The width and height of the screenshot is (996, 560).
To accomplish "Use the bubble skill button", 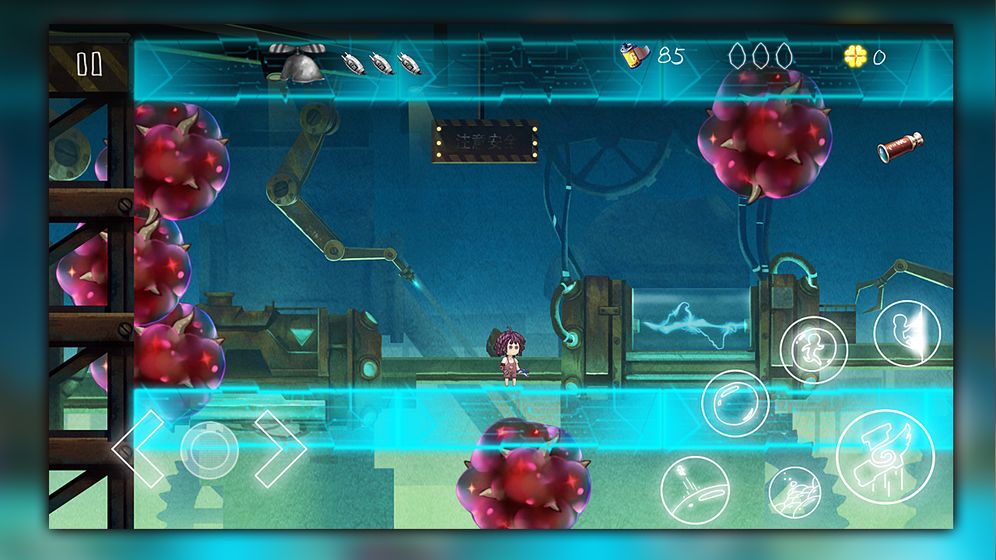I will click(734, 403).
